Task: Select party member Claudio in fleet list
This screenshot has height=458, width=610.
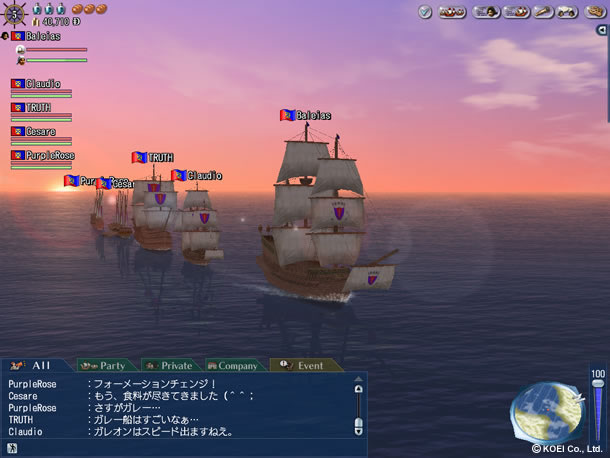Action: click(41, 84)
